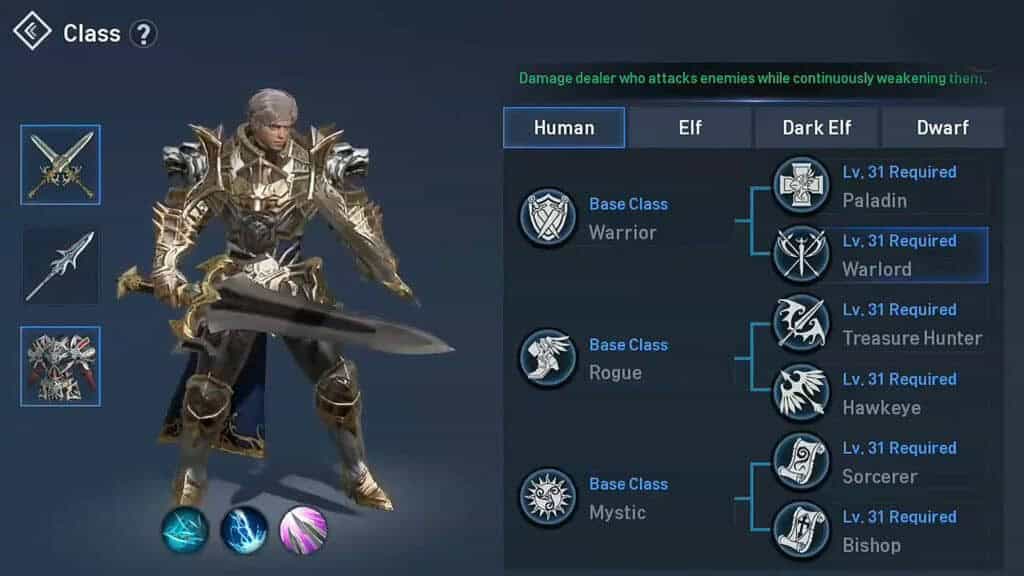
Task: Choose the Dwarf race tab
Action: tap(942, 128)
